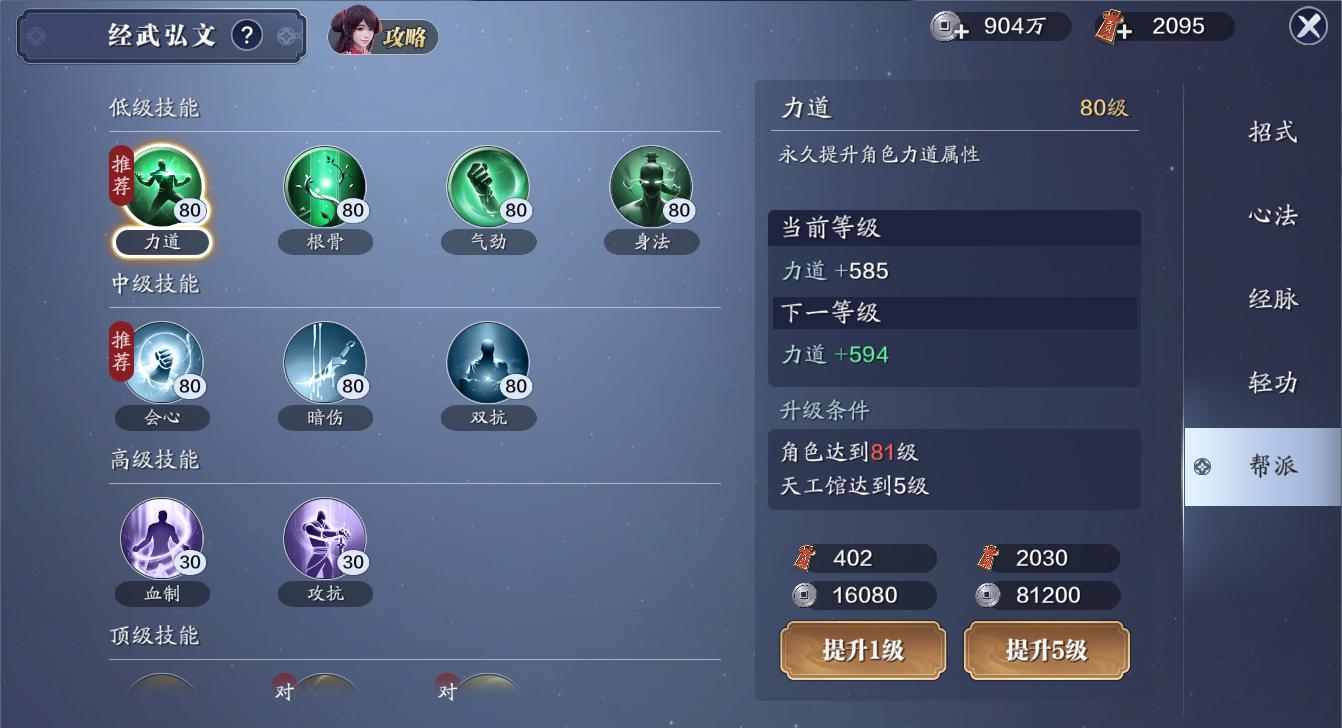Open the 双抗 skill details
Image resolution: width=1342 pixels, height=728 pixels.
(x=488, y=362)
